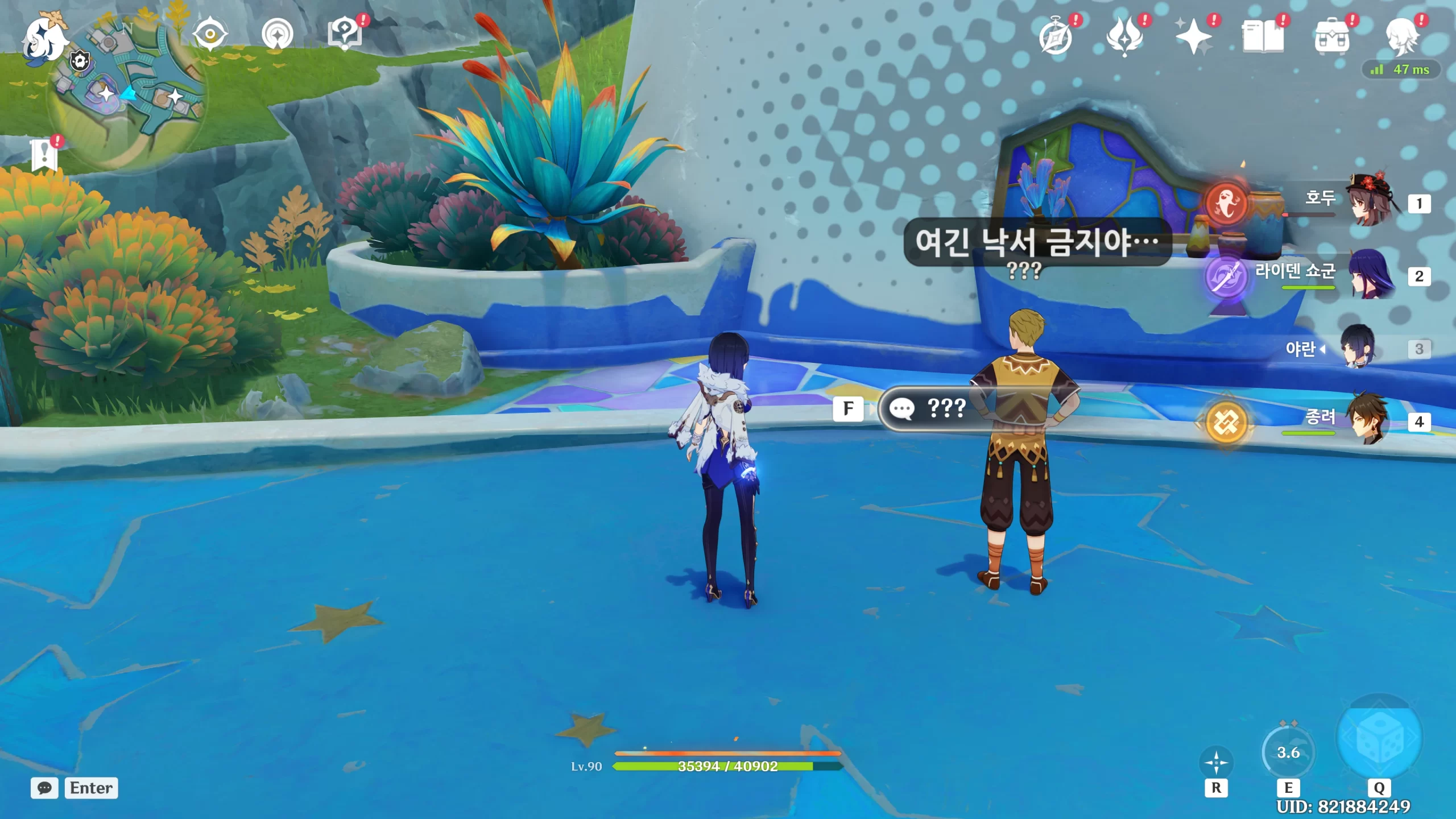Screen dimensions: 1456x819
Task: Open the backpack inventory
Action: (x=1332, y=38)
